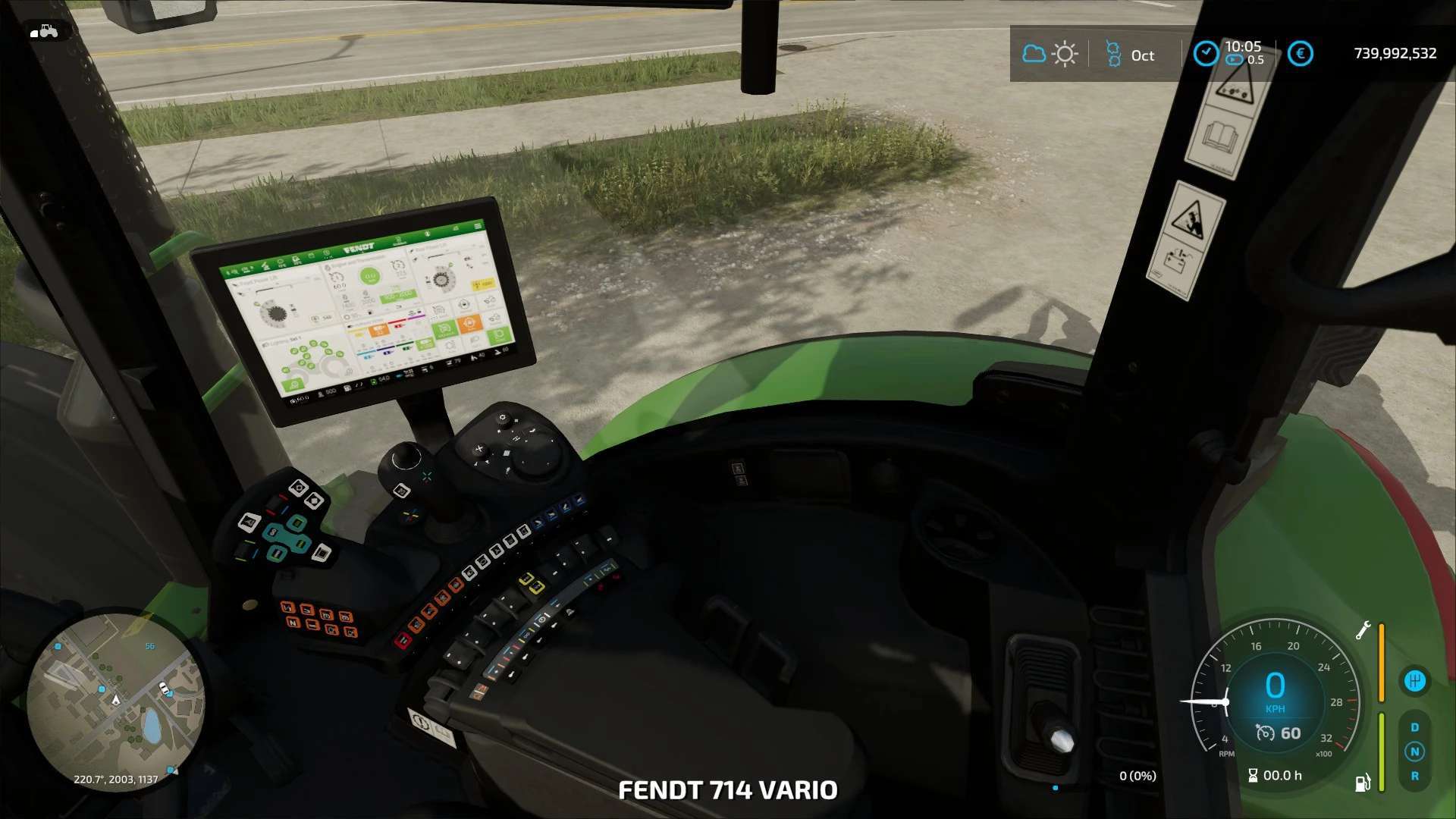1456x819 pixels.
Task: Select the N neutral indicator
Action: coord(1414,752)
